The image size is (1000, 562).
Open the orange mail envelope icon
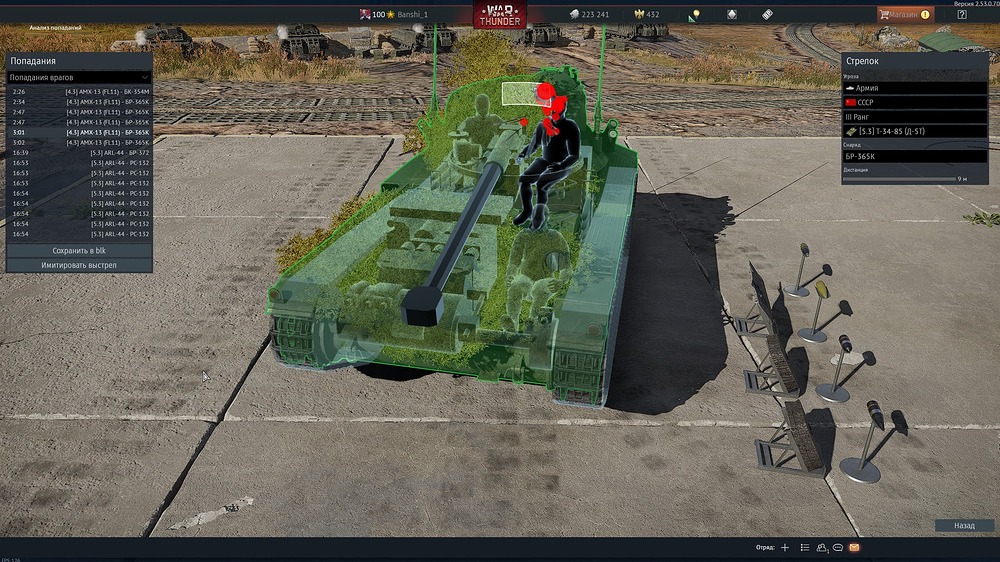[x=854, y=548]
